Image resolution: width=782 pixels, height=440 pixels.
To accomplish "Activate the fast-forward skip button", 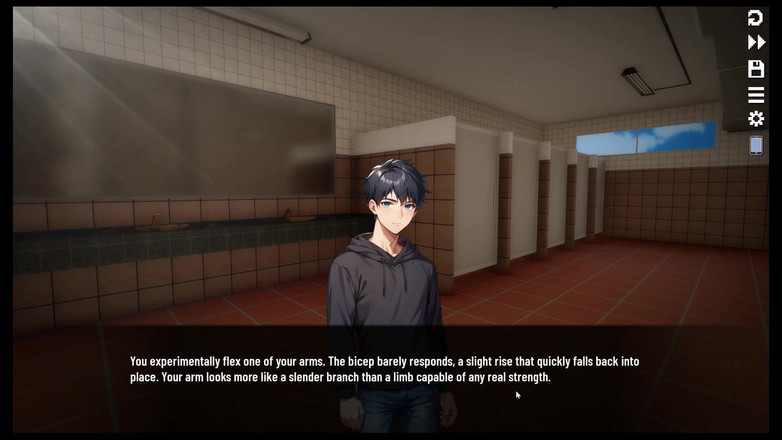I will [x=756, y=43].
